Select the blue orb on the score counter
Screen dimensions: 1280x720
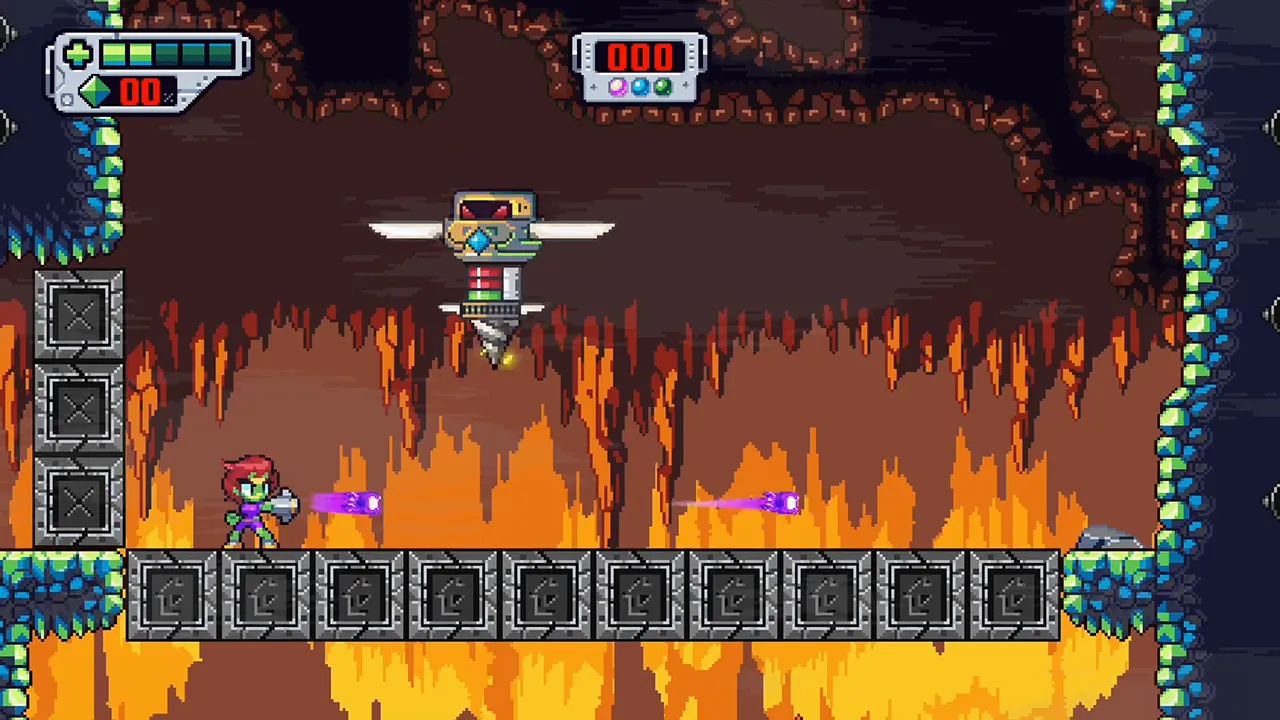coord(641,87)
